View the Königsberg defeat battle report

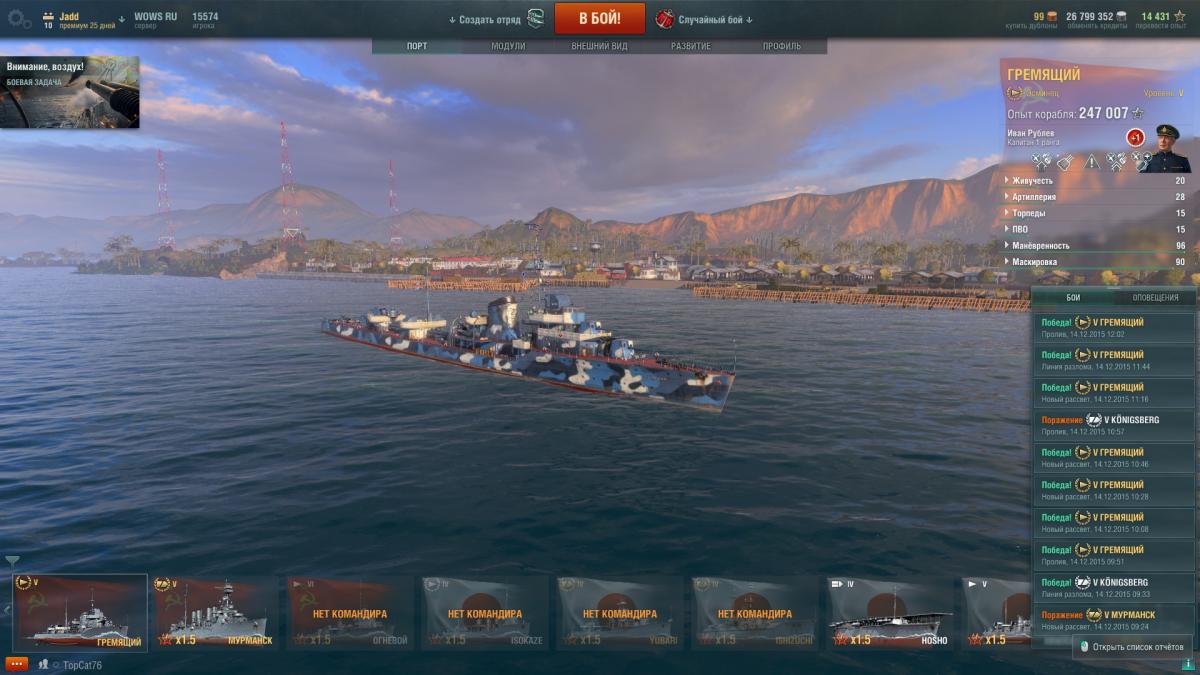pos(1113,425)
